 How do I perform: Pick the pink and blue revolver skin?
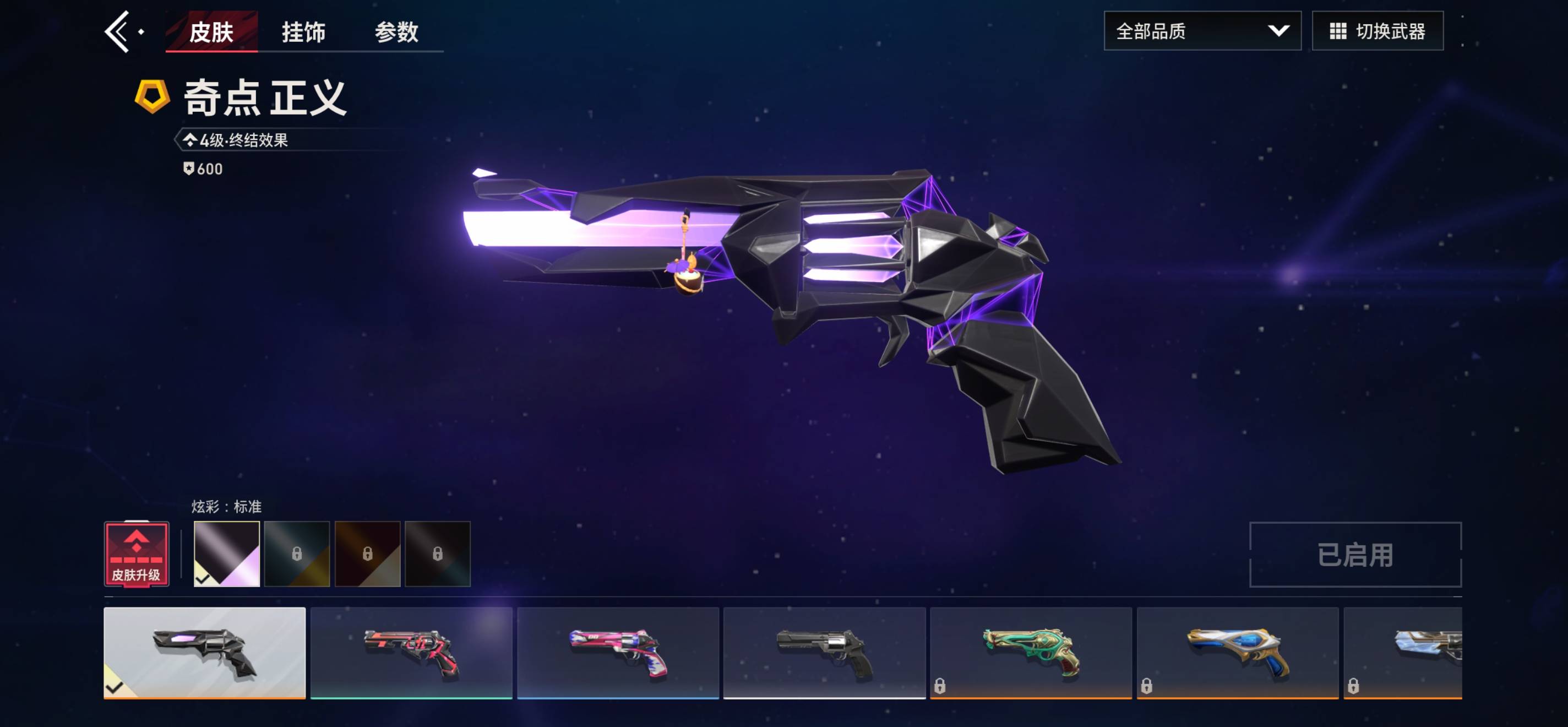618,652
